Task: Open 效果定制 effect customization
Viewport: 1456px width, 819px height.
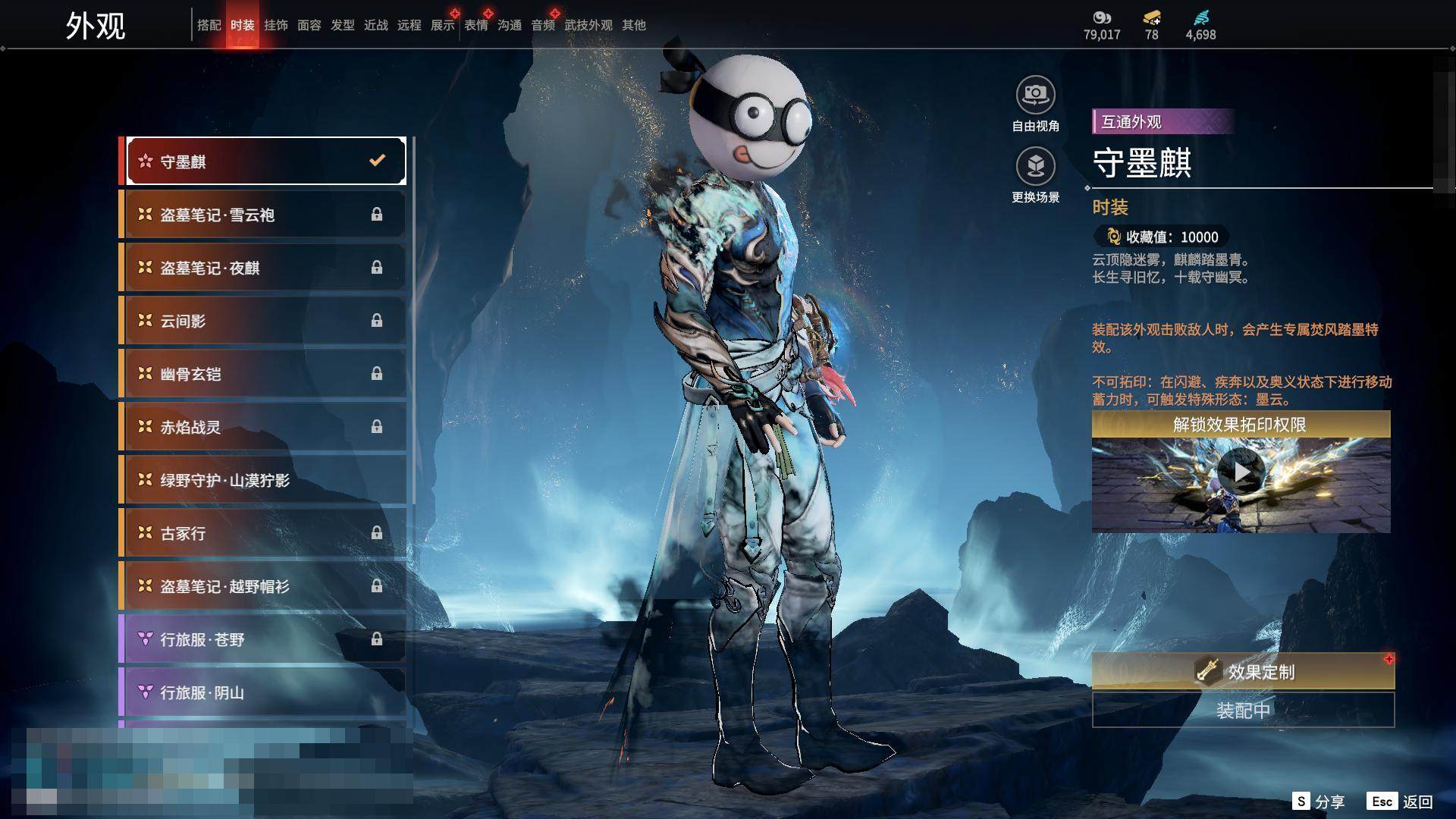Action: click(x=1243, y=671)
